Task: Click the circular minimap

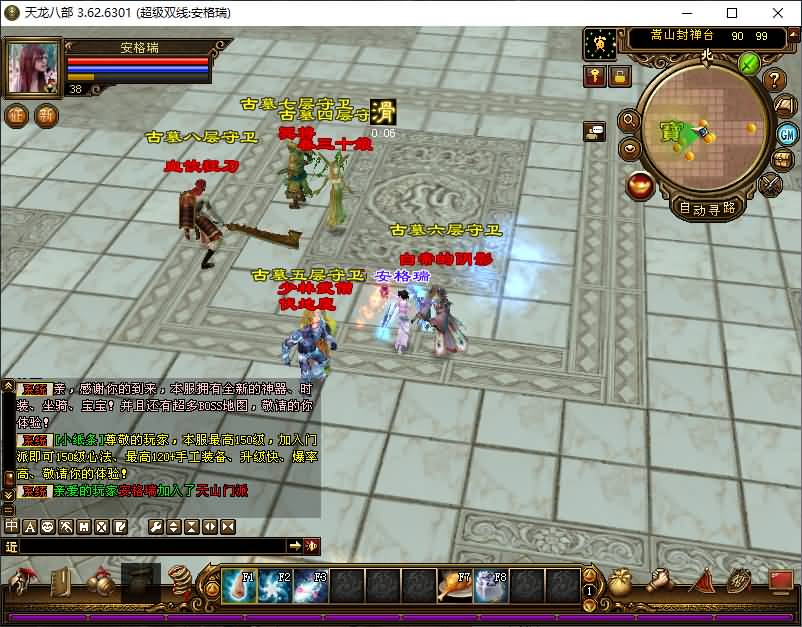Action: tap(703, 126)
